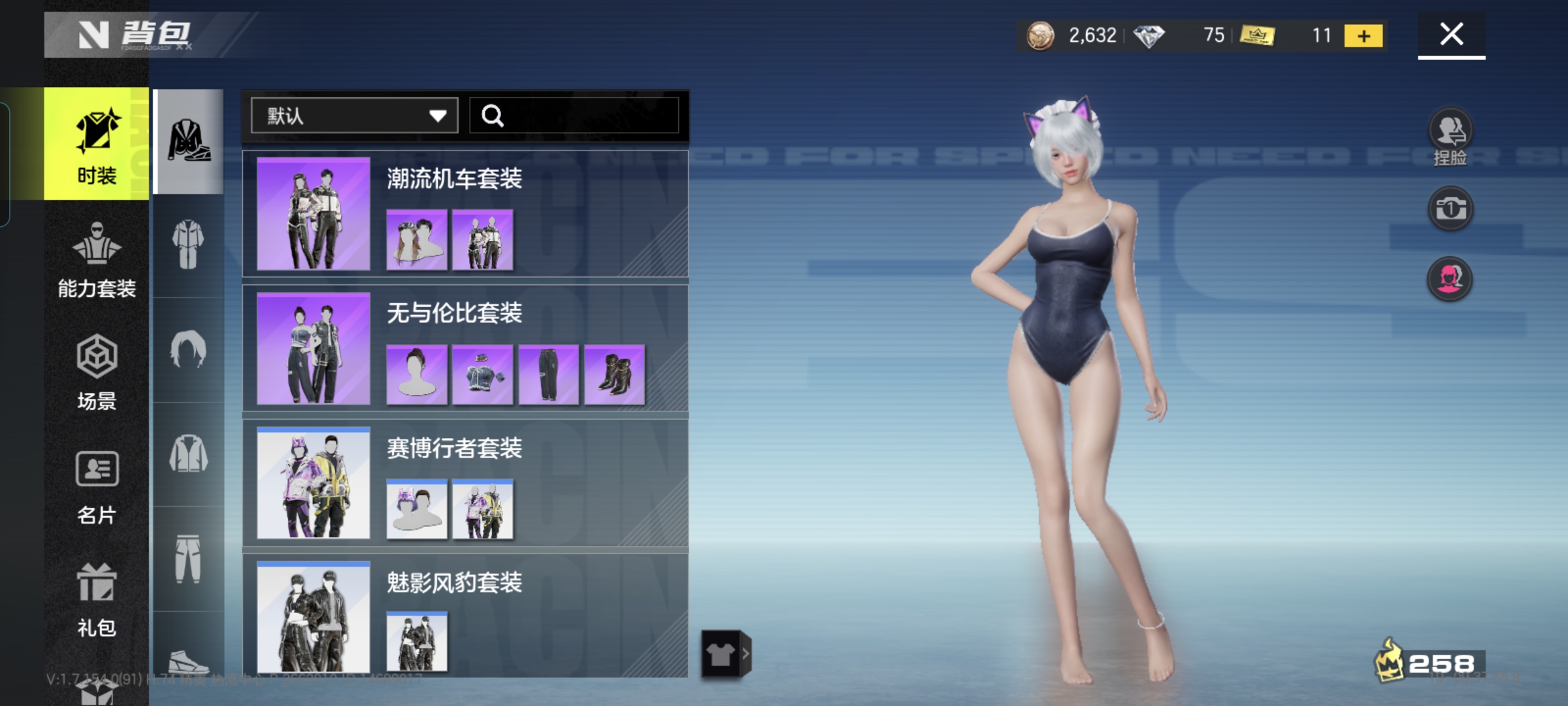1568x706 pixels.
Task: Choose the 无与伦比套装 outfit thumbnail
Action: pyautogui.click(x=313, y=348)
